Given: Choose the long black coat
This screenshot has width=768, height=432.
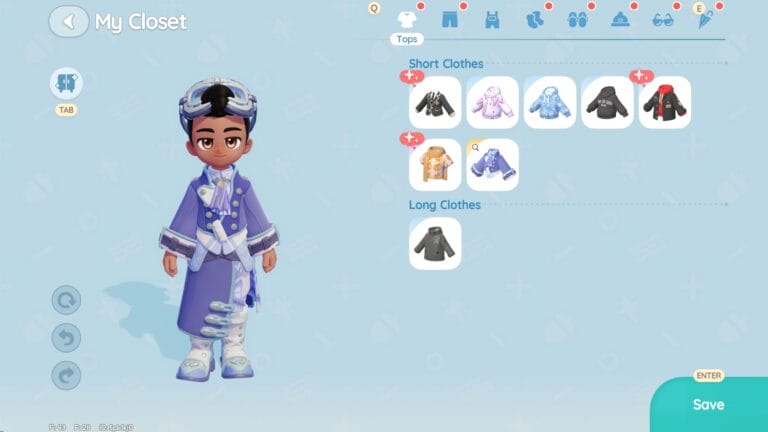Looking at the screenshot, I should pyautogui.click(x=435, y=243).
